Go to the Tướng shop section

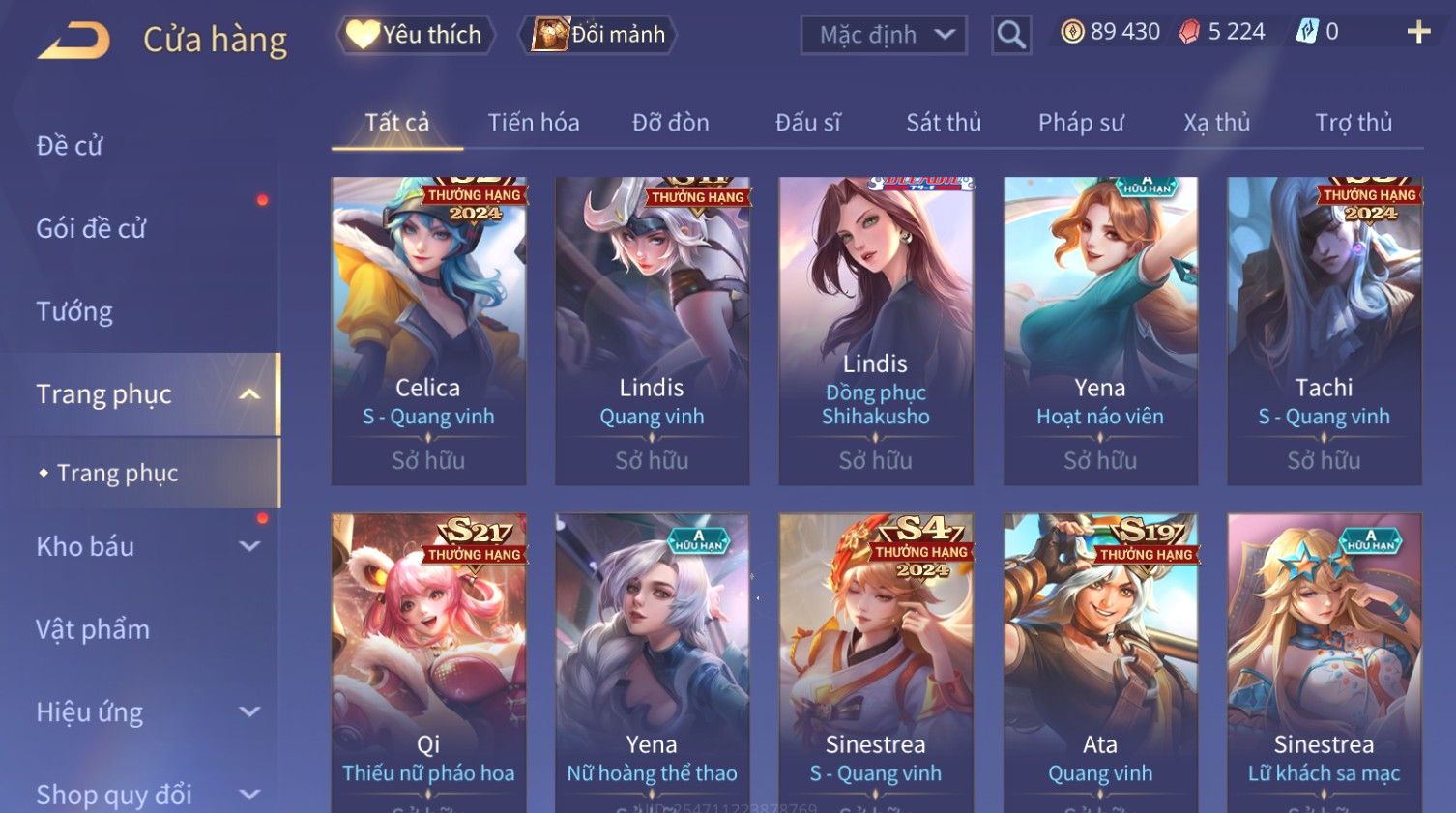(x=74, y=311)
